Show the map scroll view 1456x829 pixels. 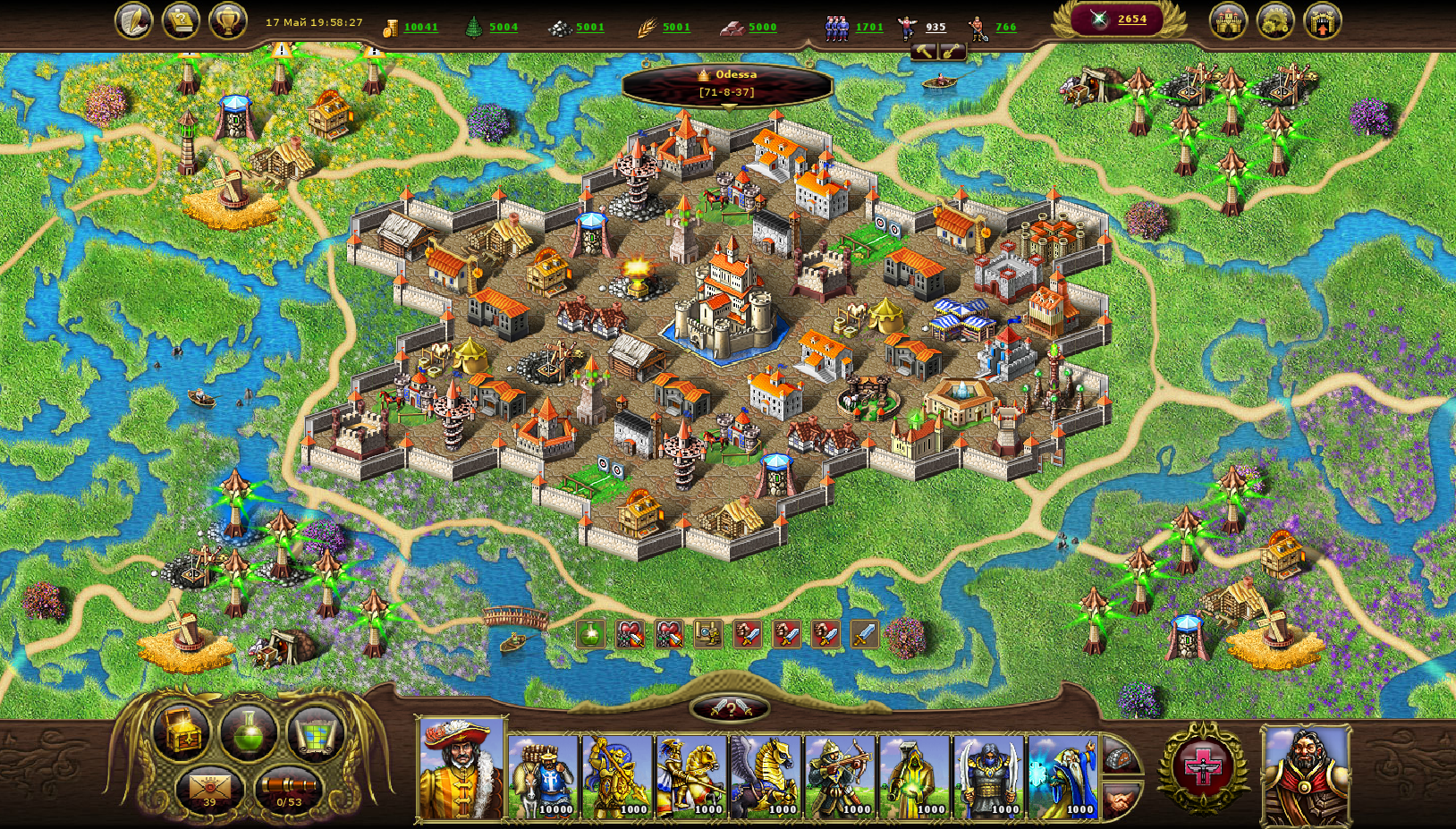tap(315, 732)
